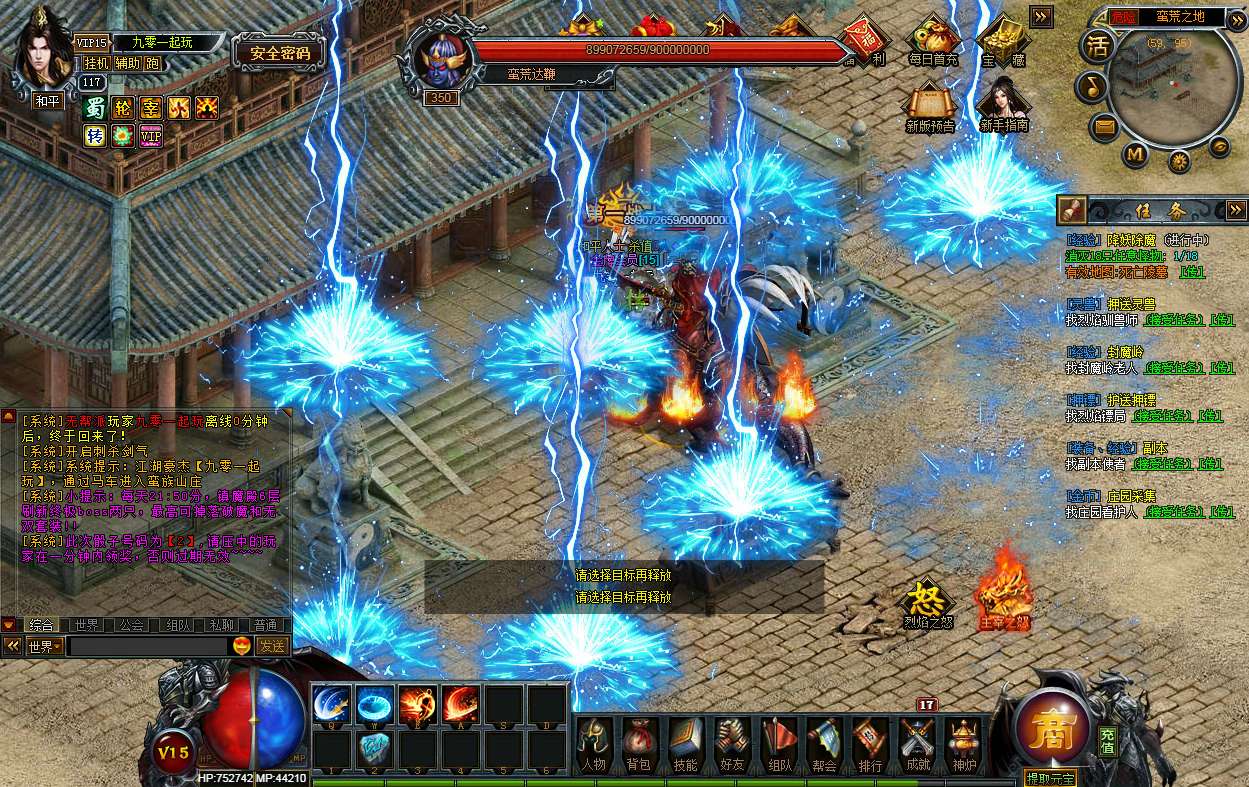
Task: Open the 宝藏 treasure chest icon
Action: [1001, 44]
